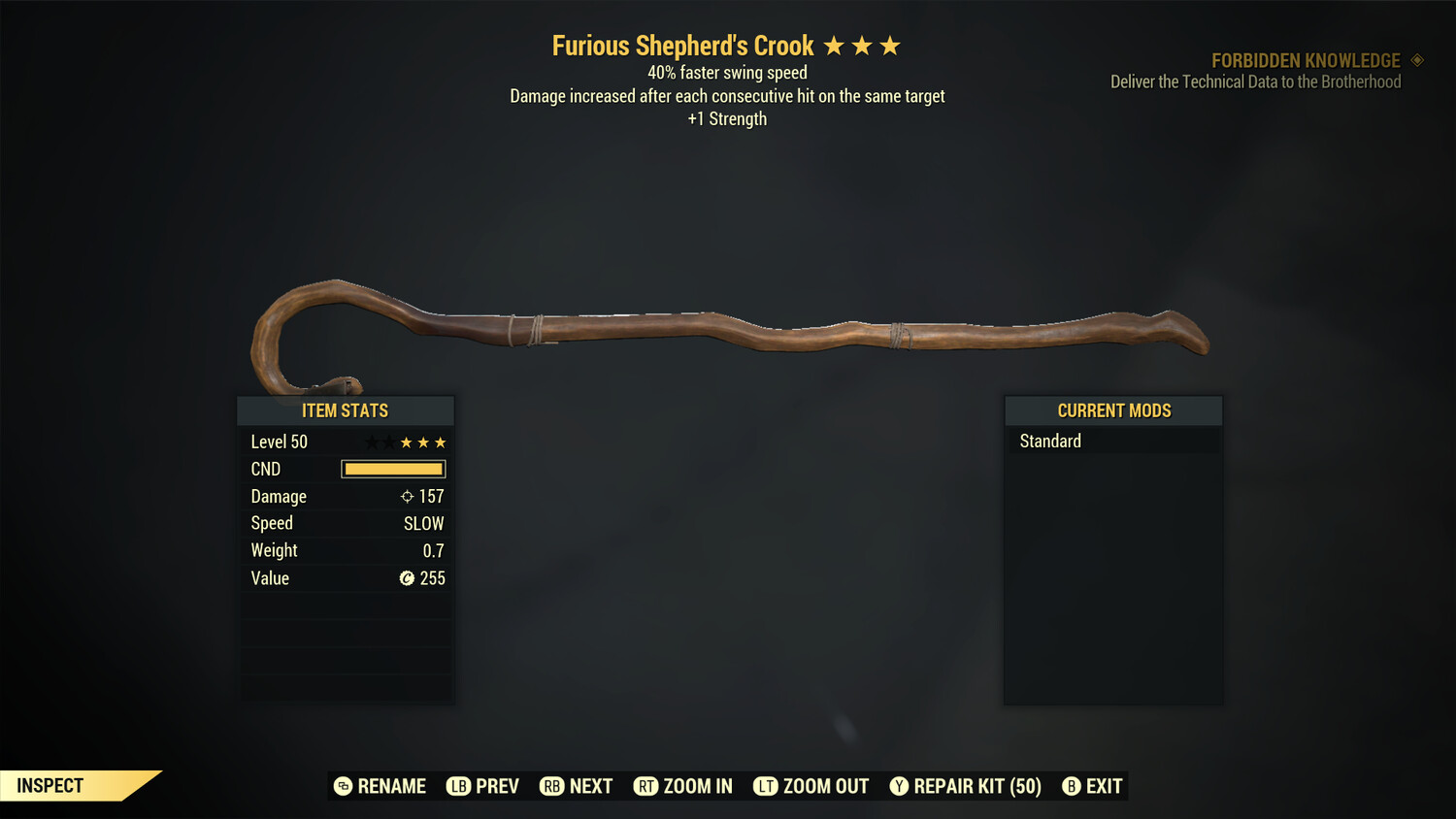Click the Y repair kit button icon

(898, 786)
